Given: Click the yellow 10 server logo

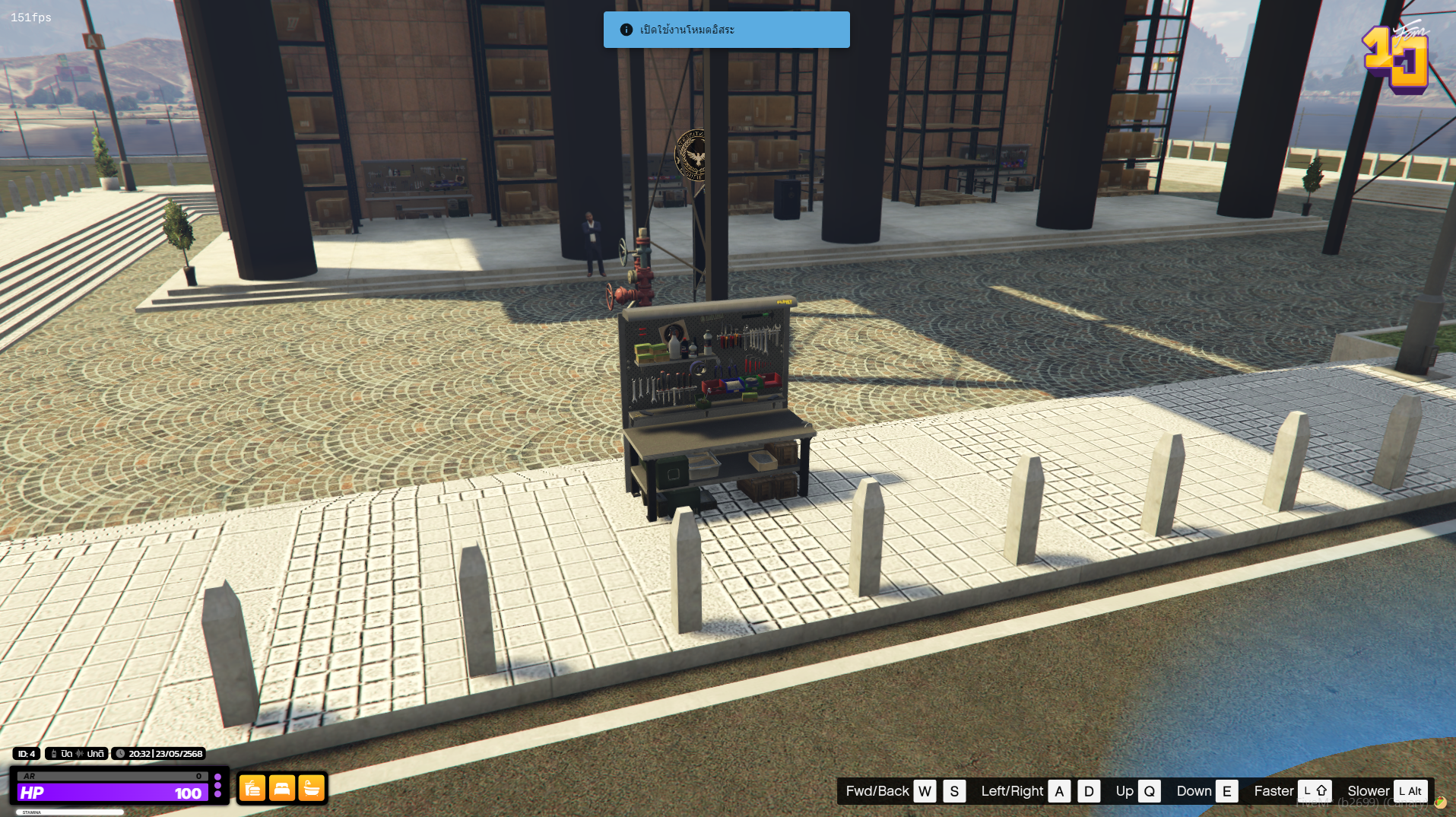Looking at the screenshot, I should [1396, 59].
